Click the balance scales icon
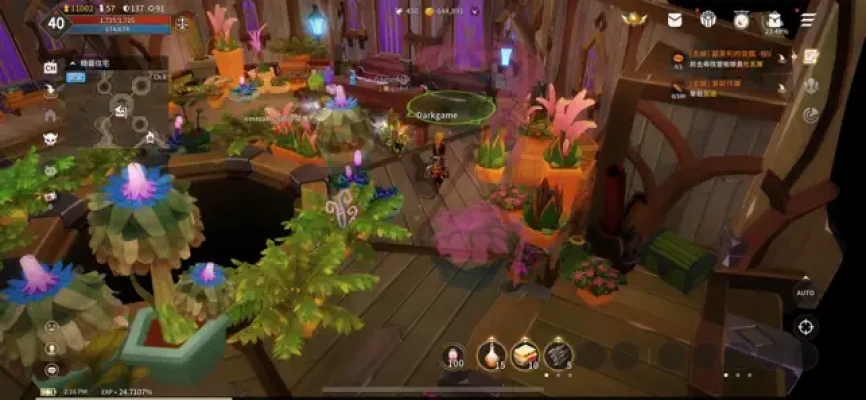Image resolution: width=866 pixels, height=400 pixels. 182,23
